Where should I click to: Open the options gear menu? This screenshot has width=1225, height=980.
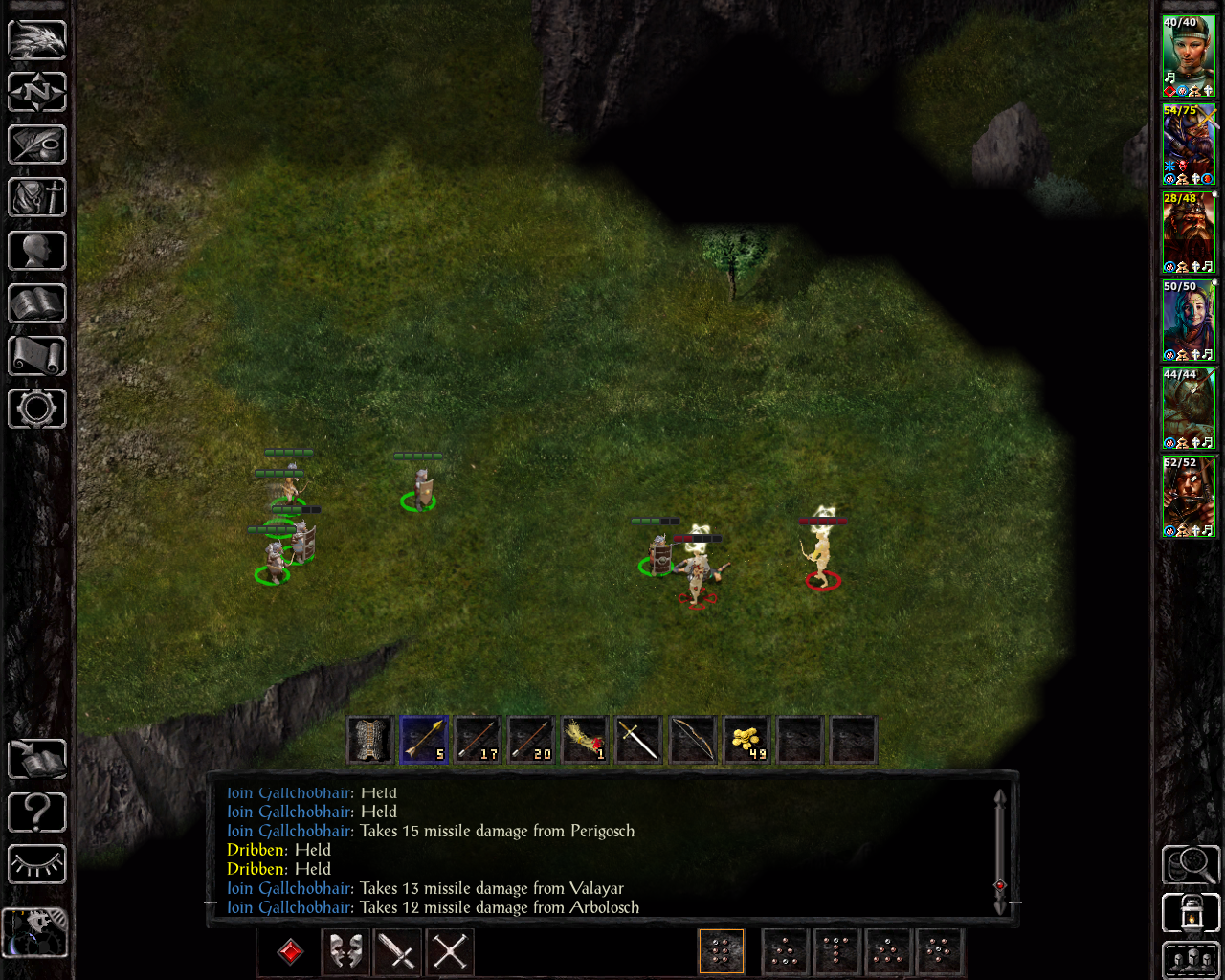point(37,409)
